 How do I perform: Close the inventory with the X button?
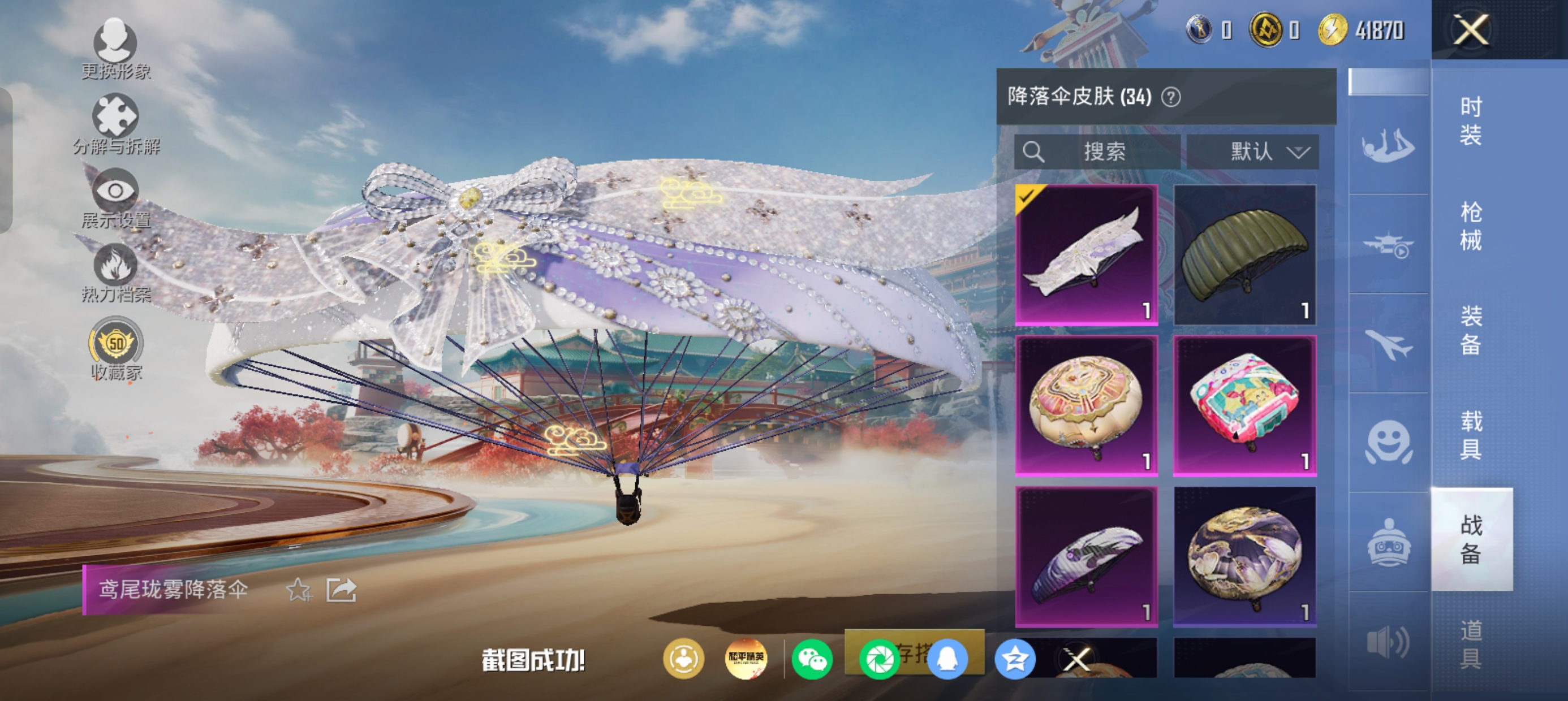[x=1471, y=30]
